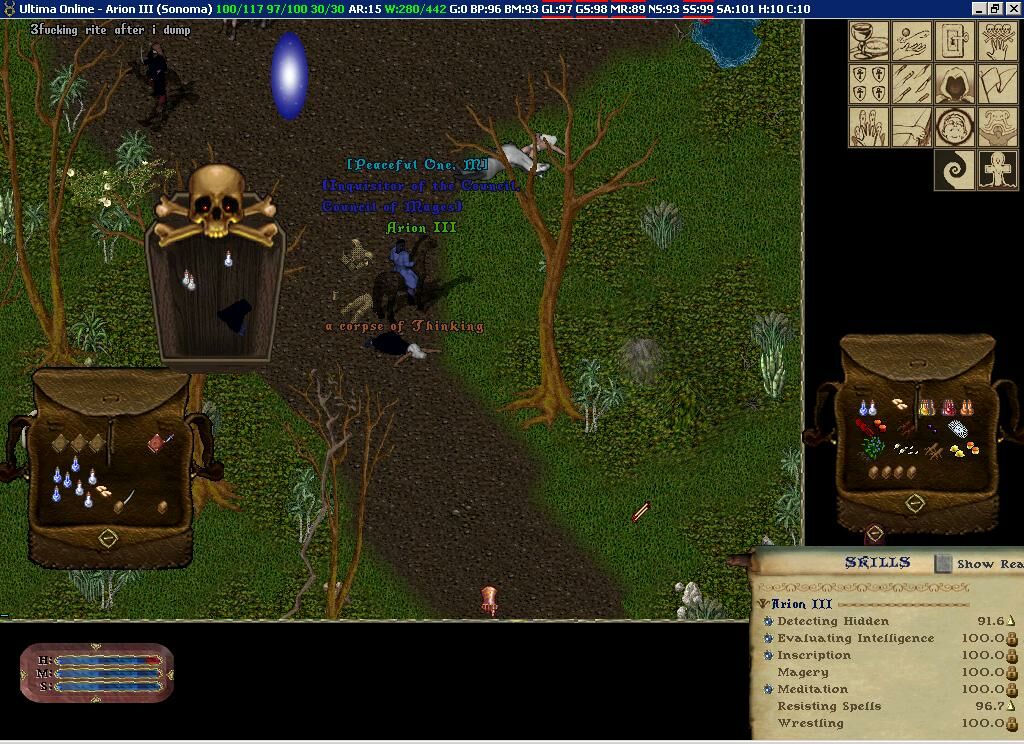This screenshot has width=1024, height=744.
Task: Activate the Meditation skill gem
Action: (768, 689)
